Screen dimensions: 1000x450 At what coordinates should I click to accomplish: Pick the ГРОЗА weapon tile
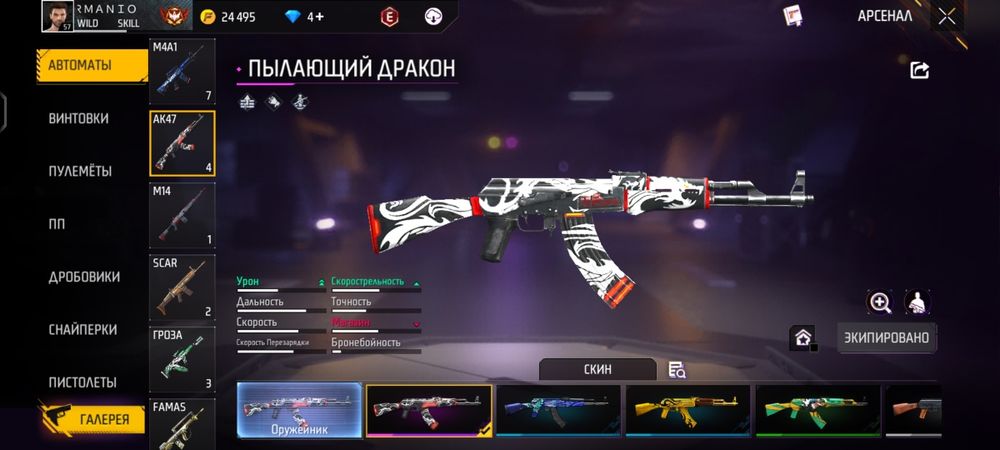(x=182, y=358)
